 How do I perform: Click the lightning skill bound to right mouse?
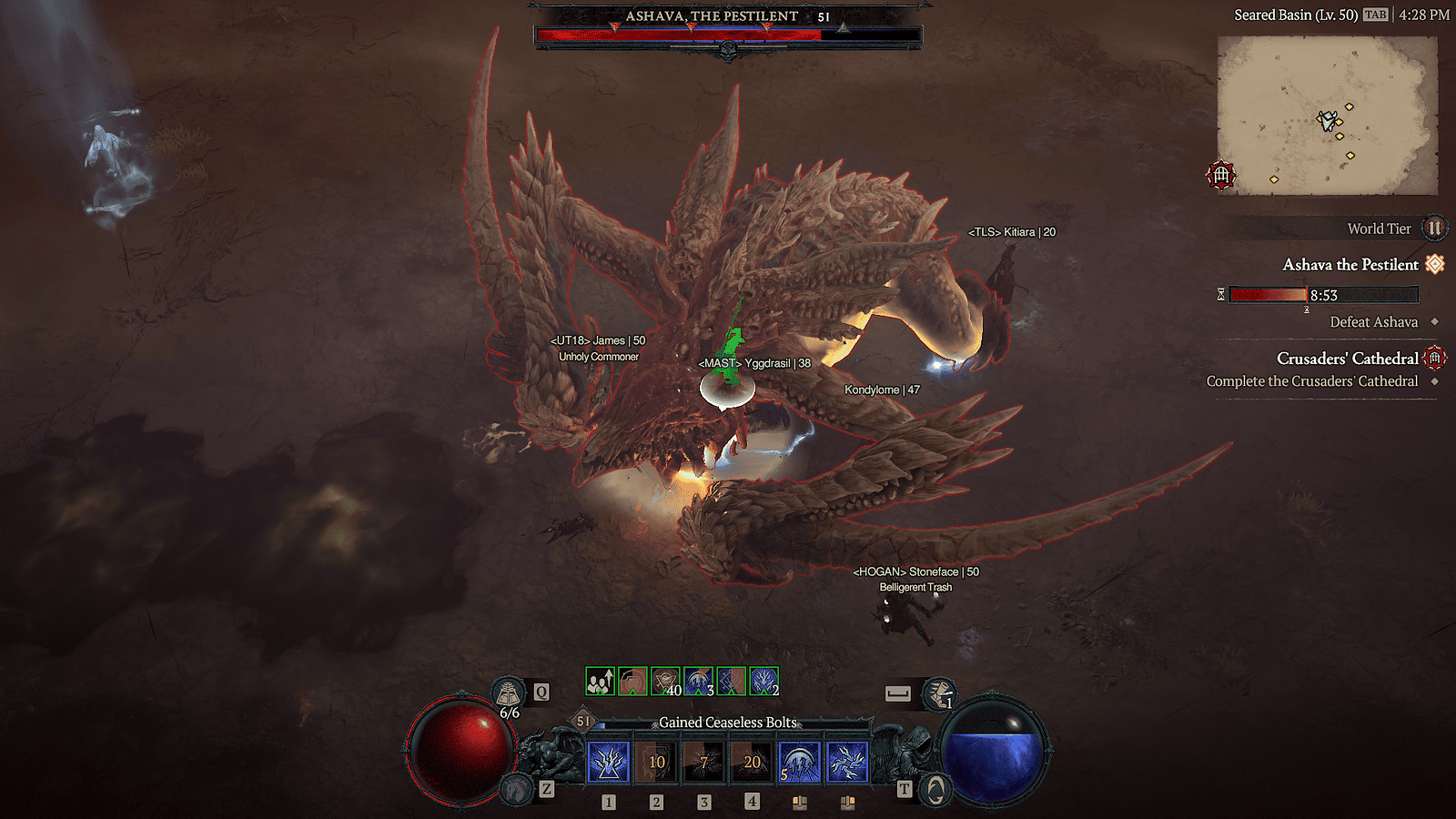tap(849, 762)
